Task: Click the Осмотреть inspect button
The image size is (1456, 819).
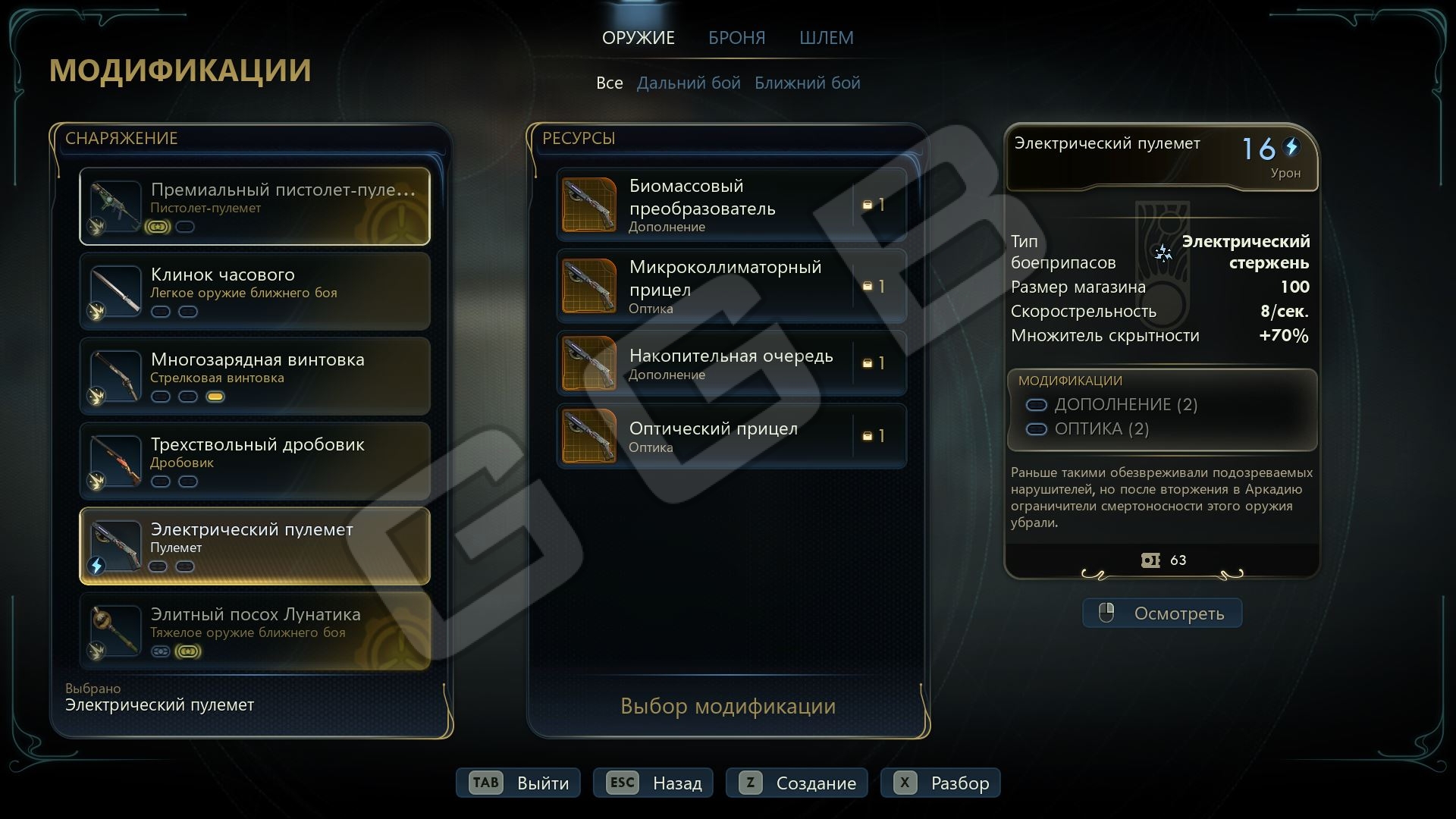Action: pos(1162,613)
